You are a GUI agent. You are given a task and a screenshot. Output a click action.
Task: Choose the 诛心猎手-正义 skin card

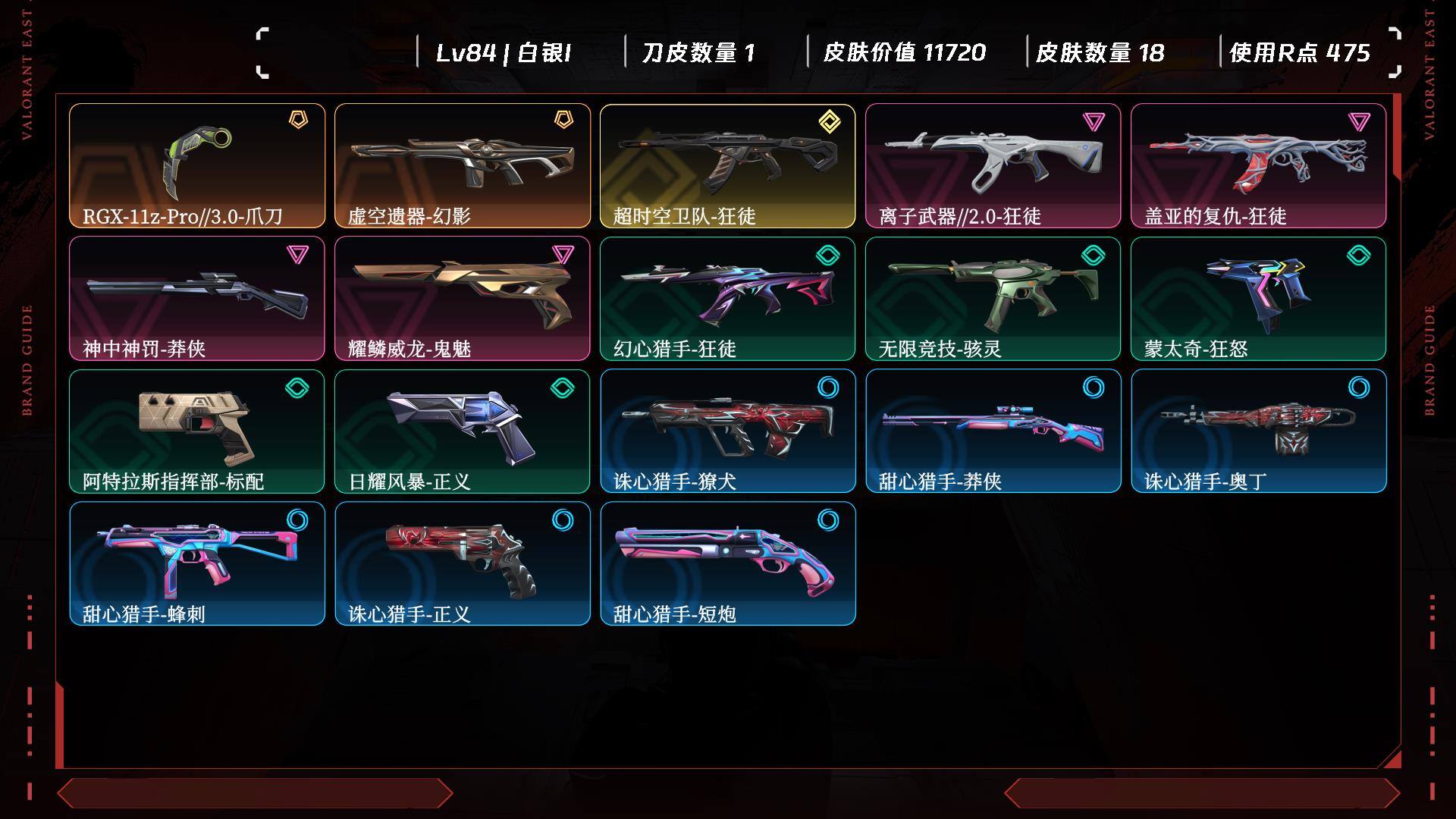pyautogui.click(x=463, y=563)
